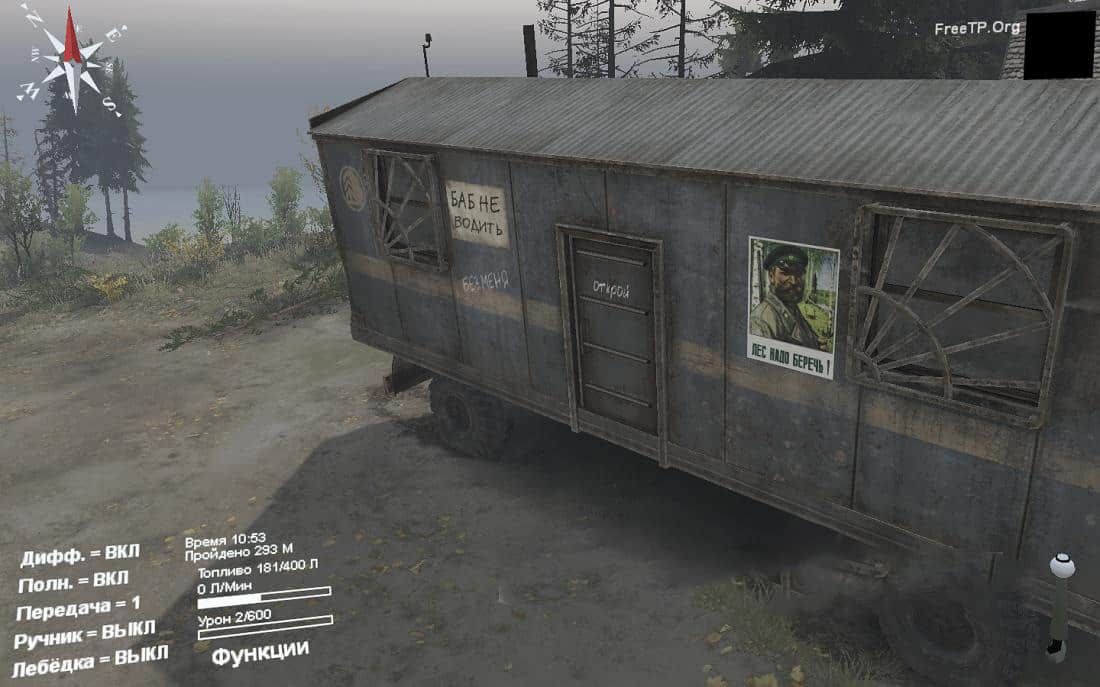Toggle the Полн. all-wheel drive setting

73,581
